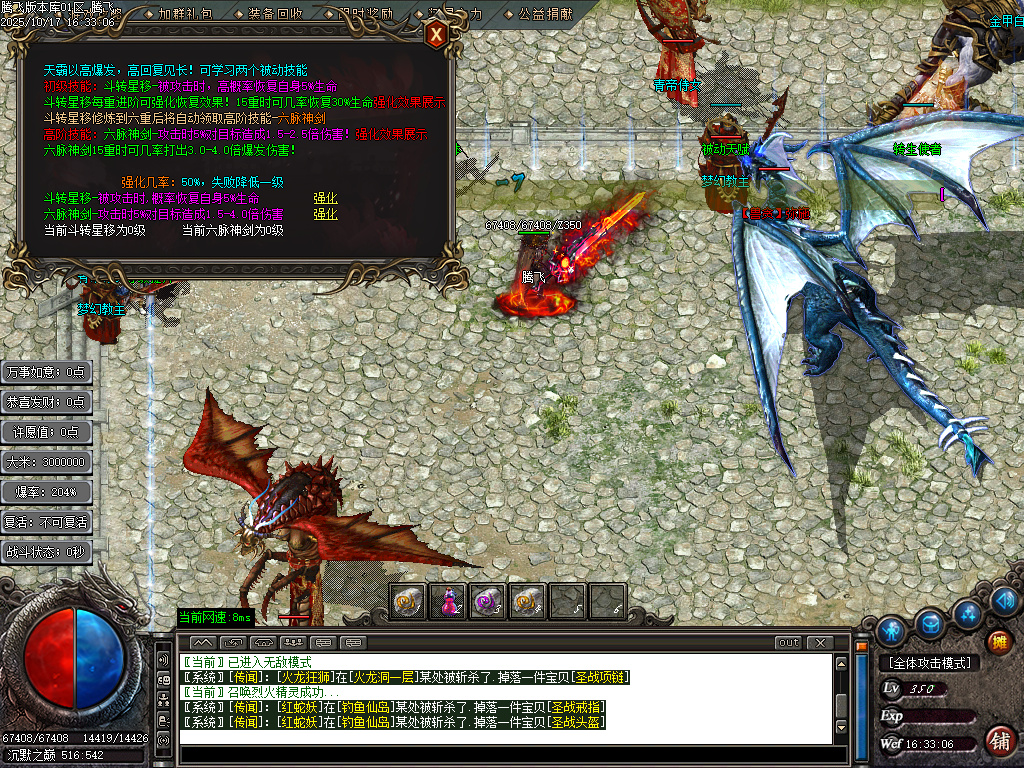Screen dimensions: 1024x768
Task: Strengthen the 斗转星移 passive skill
Action: (325, 198)
